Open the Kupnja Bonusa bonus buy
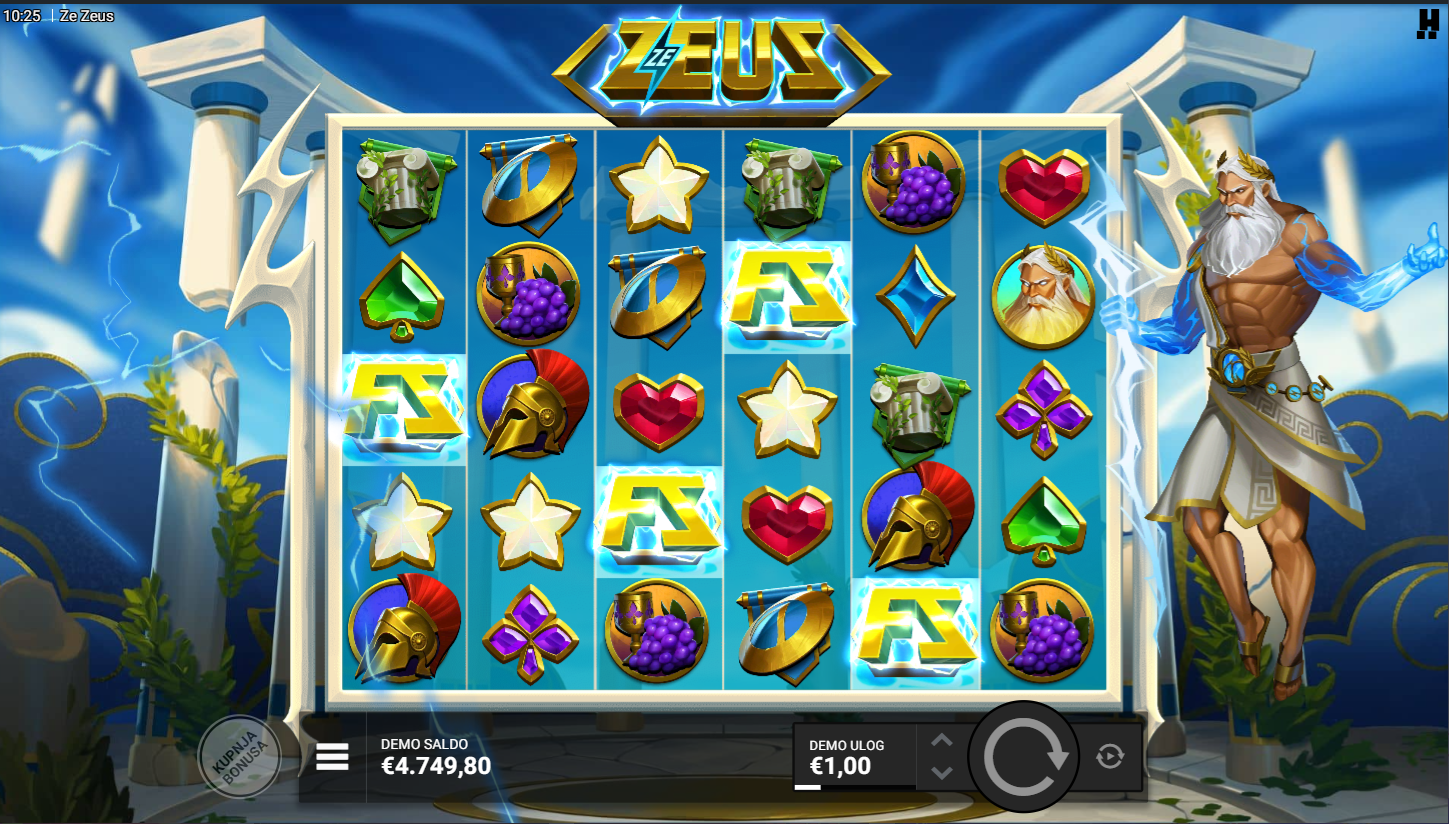Image resolution: width=1449 pixels, height=824 pixels. [239, 757]
